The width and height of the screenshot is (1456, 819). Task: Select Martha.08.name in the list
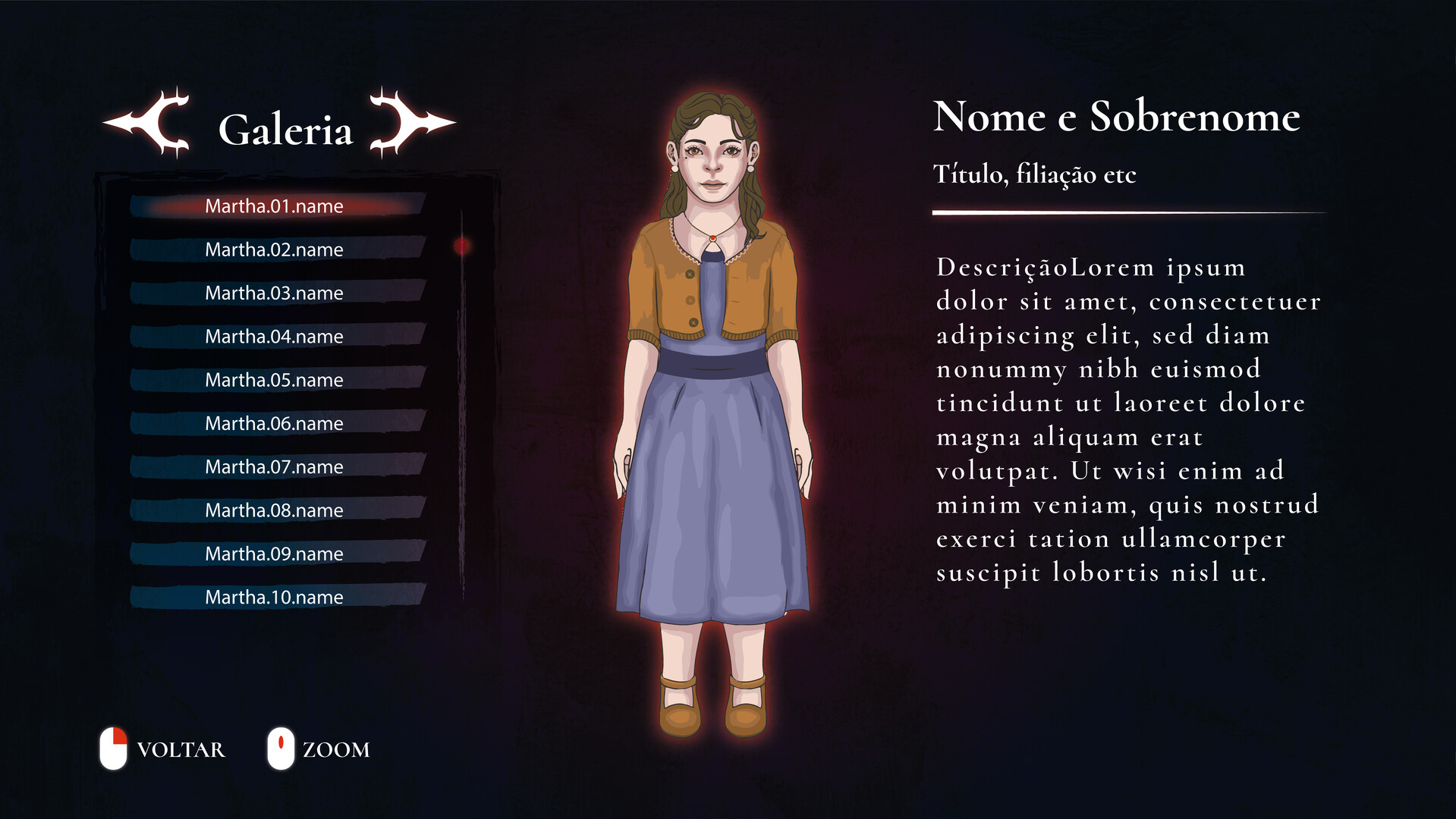click(x=273, y=510)
